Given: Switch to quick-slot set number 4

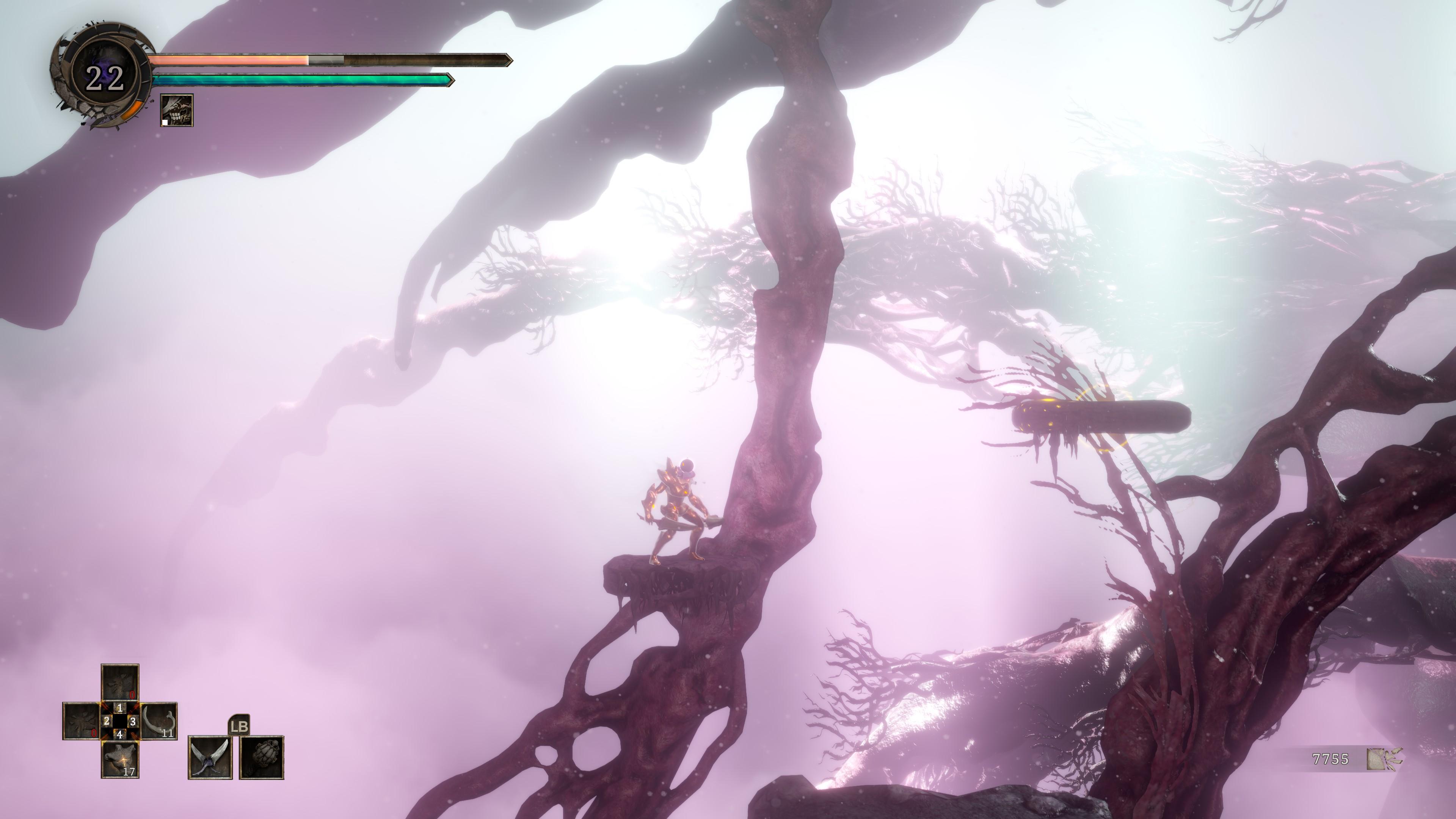Looking at the screenshot, I should [x=120, y=734].
